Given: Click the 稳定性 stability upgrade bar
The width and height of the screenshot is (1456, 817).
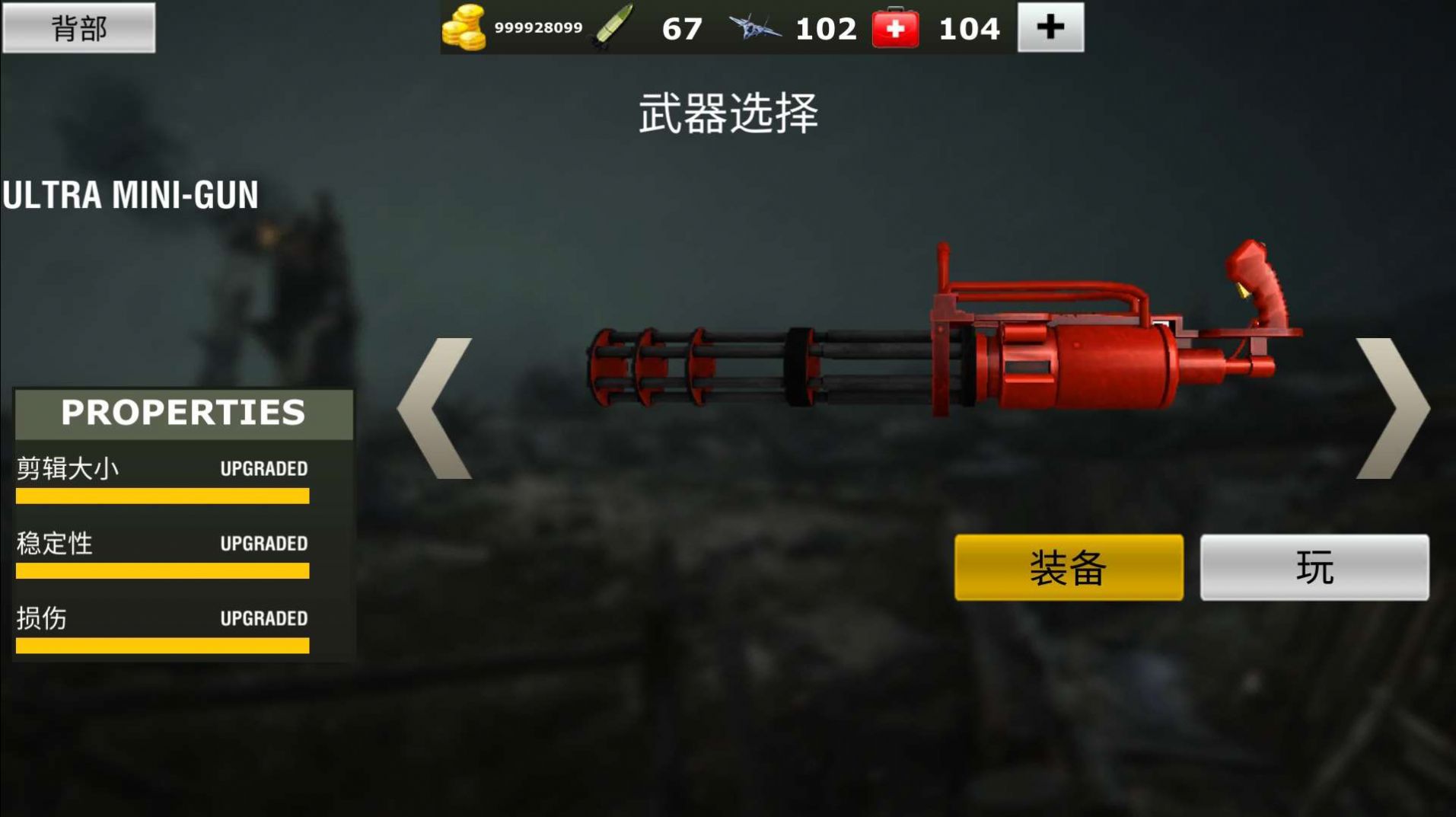Looking at the screenshot, I should [161, 572].
